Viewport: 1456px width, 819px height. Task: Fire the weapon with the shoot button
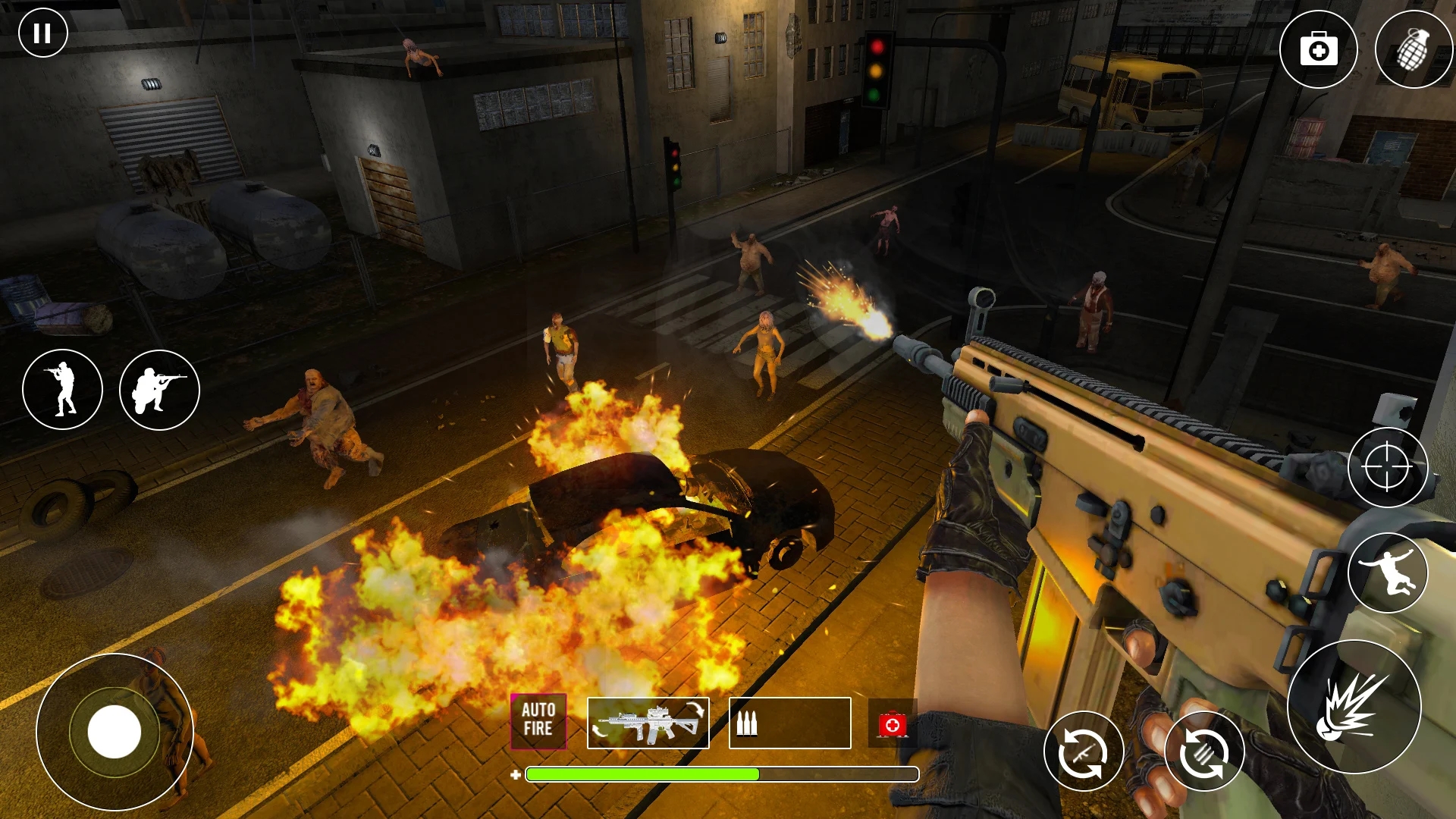pos(1354,707)
